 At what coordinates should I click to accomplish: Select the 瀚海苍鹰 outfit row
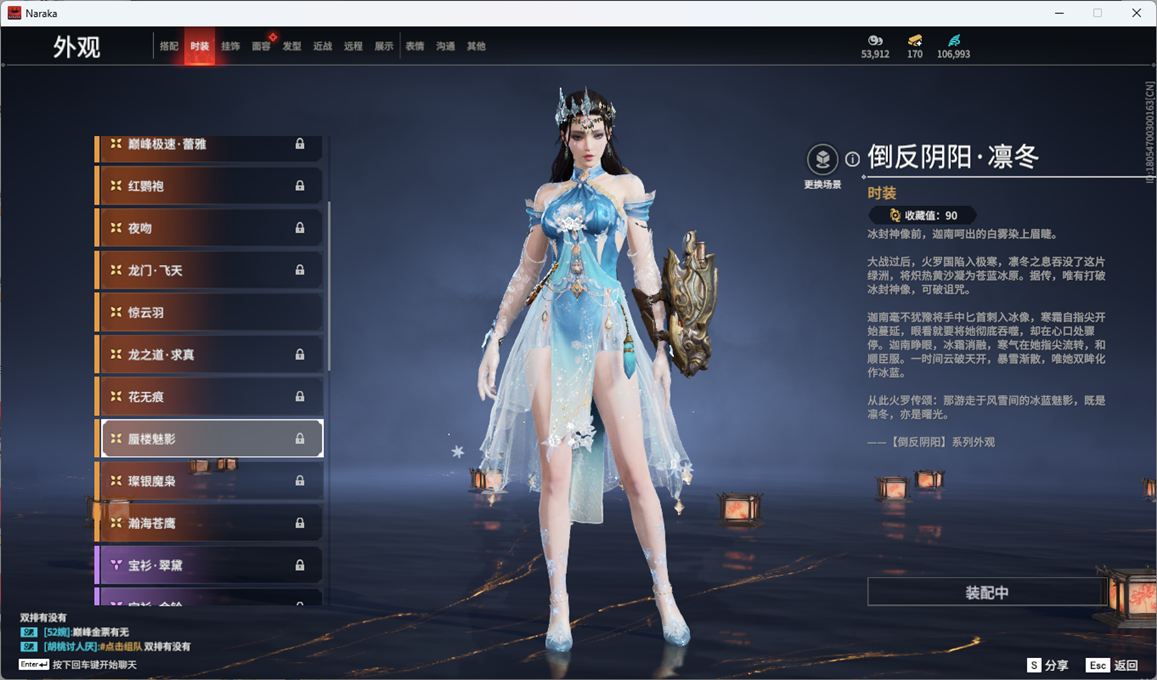click(210, 523)
